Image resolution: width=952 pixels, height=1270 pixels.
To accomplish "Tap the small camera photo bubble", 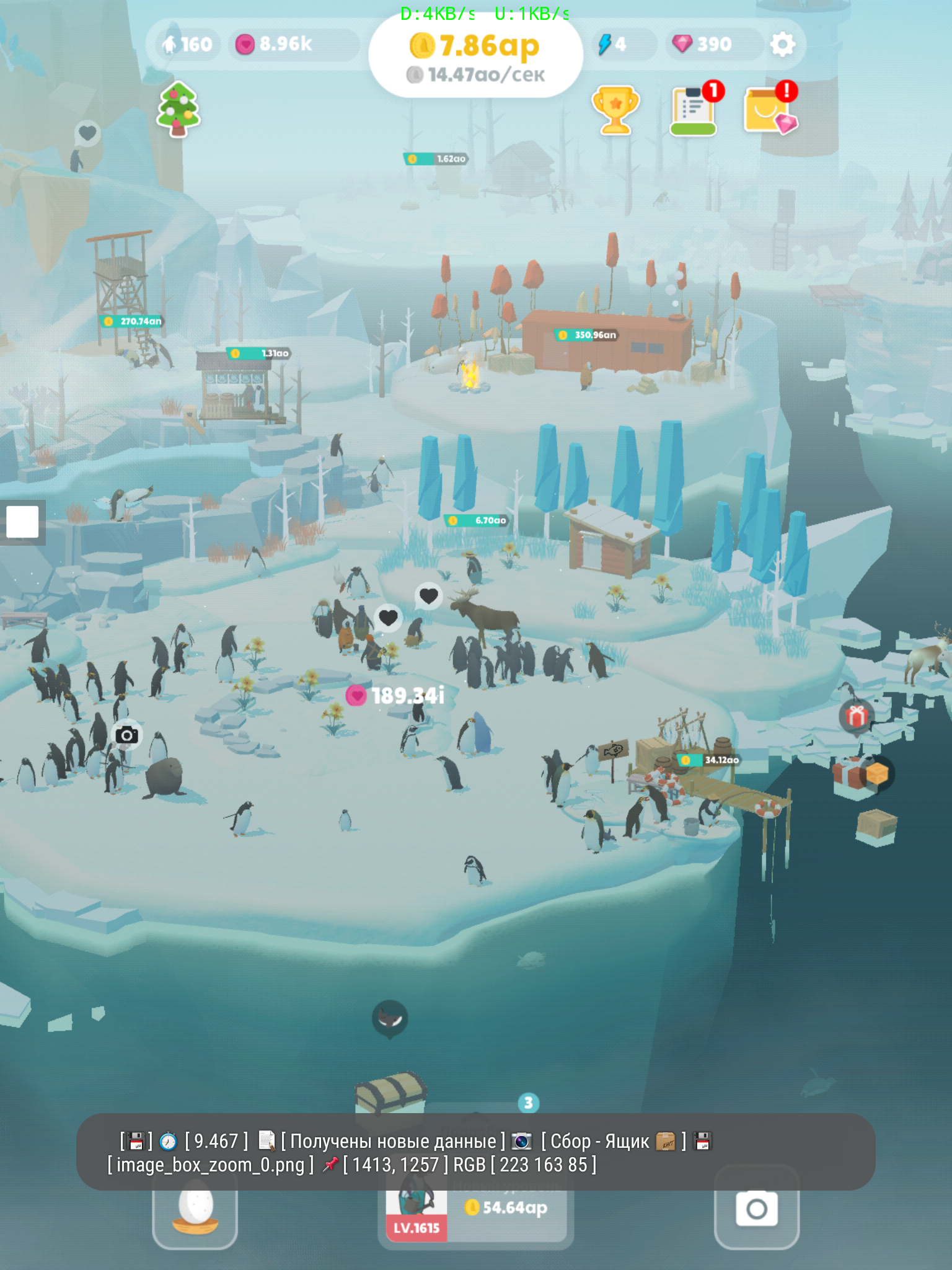I will coord(127,735).
